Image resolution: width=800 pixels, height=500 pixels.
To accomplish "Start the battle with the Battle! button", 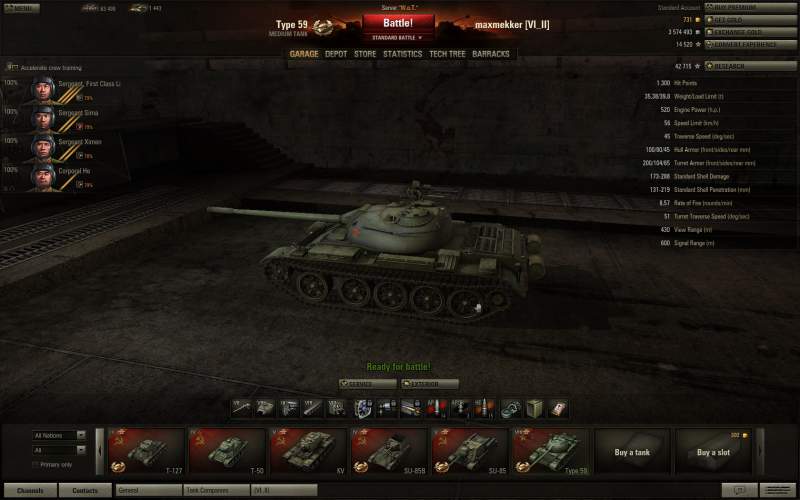I will pos(398,22).
